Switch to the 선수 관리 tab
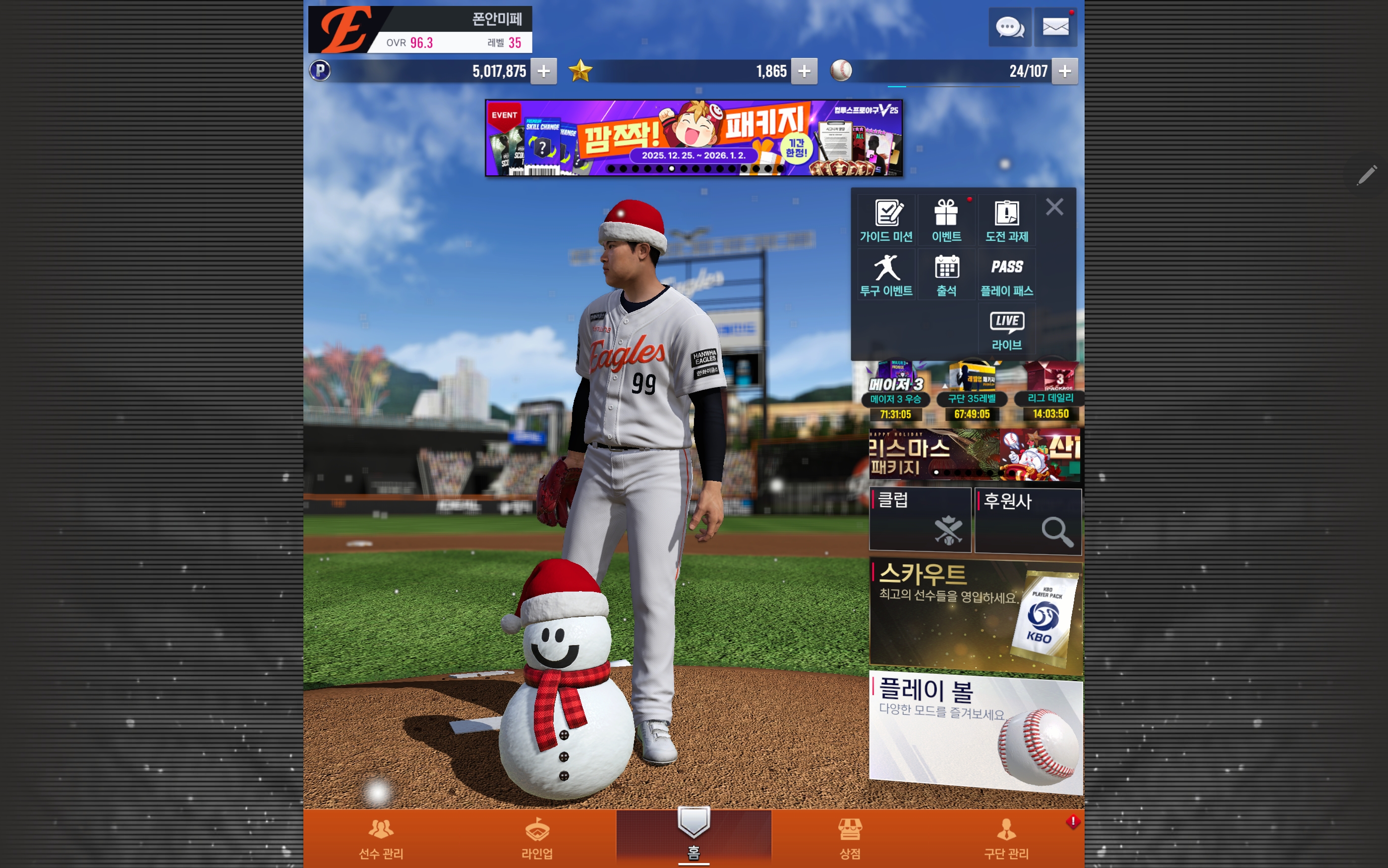The height and width of the screenshot is (868, 1388). point(381,839)
